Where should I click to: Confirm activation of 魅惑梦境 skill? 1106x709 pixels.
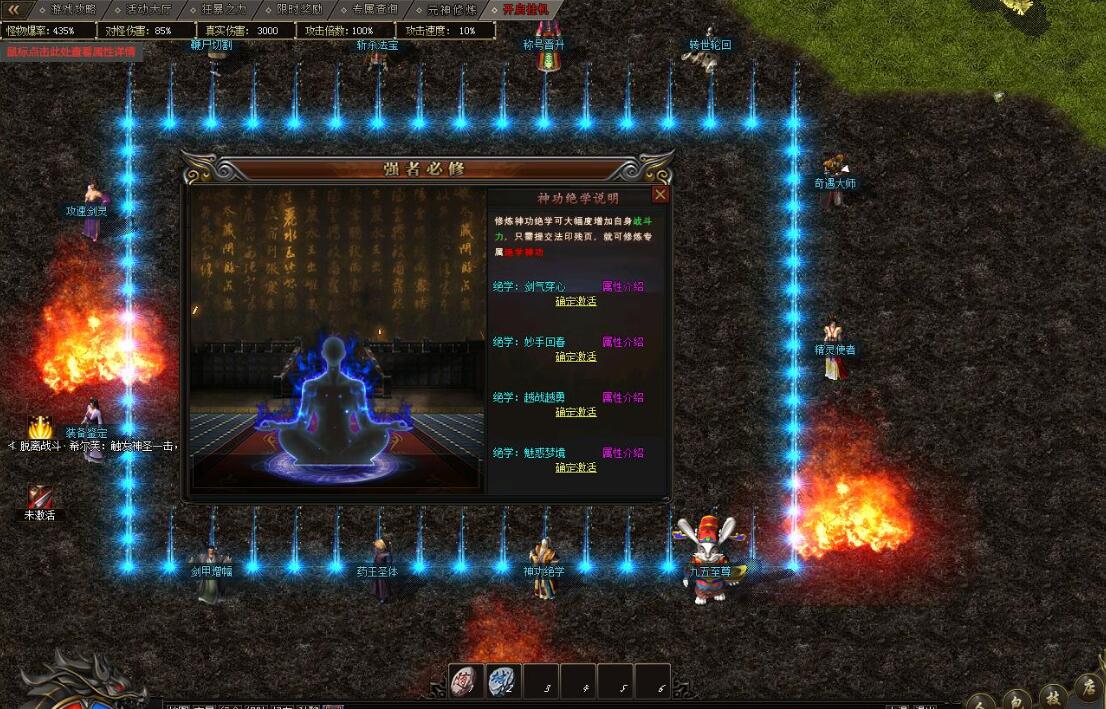[575, 468]
